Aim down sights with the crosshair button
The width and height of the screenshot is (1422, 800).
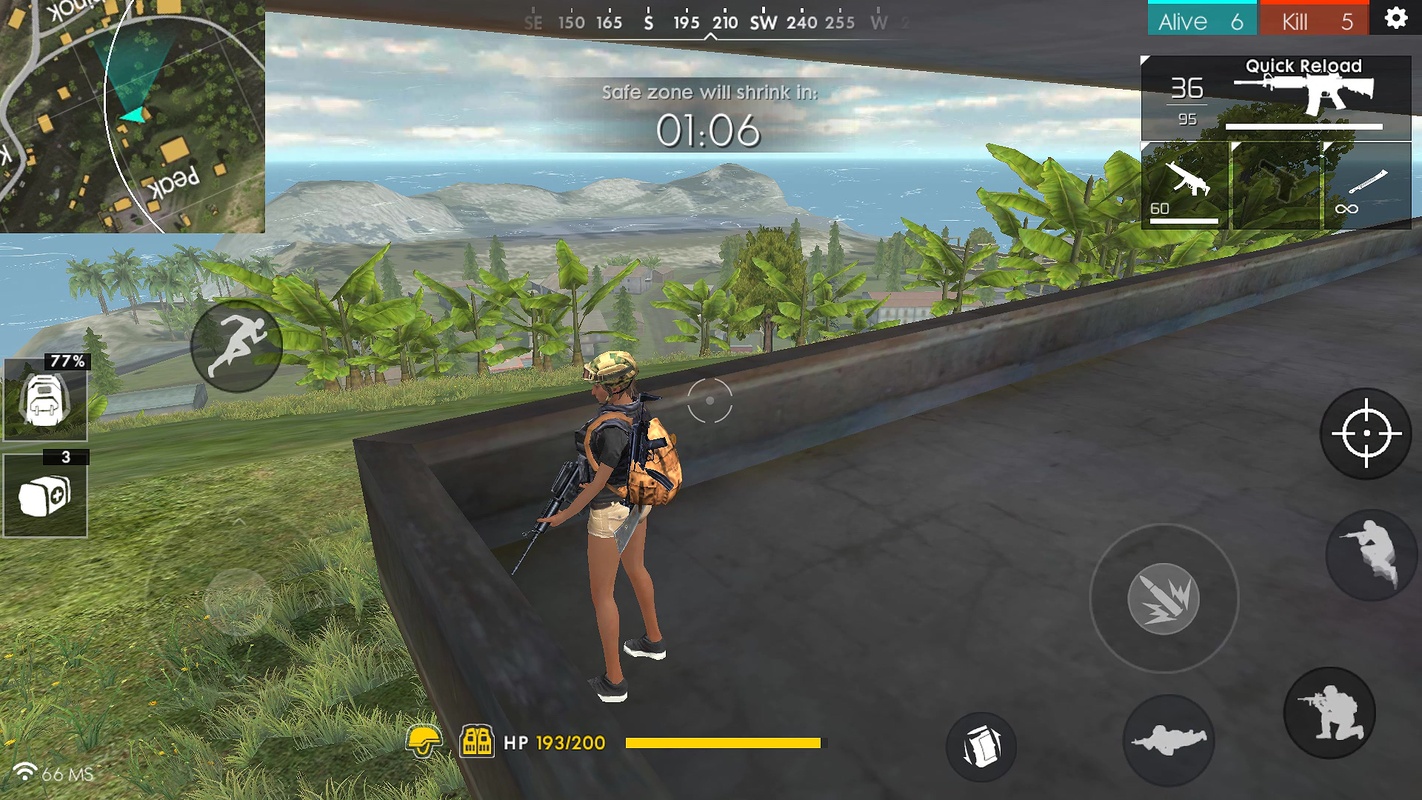pos(1366,434)
